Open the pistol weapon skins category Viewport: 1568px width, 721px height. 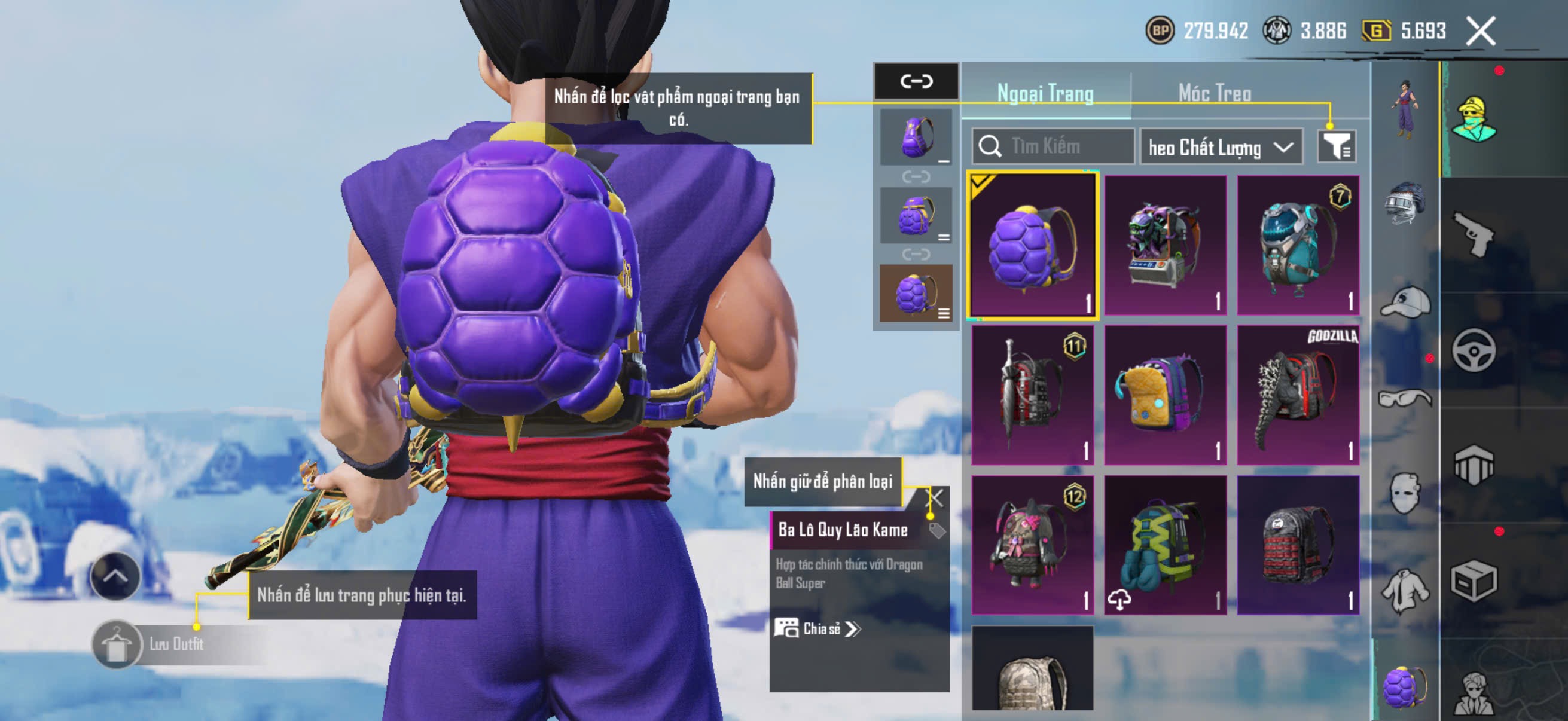pyautogui.click(x=1473, y=234)
